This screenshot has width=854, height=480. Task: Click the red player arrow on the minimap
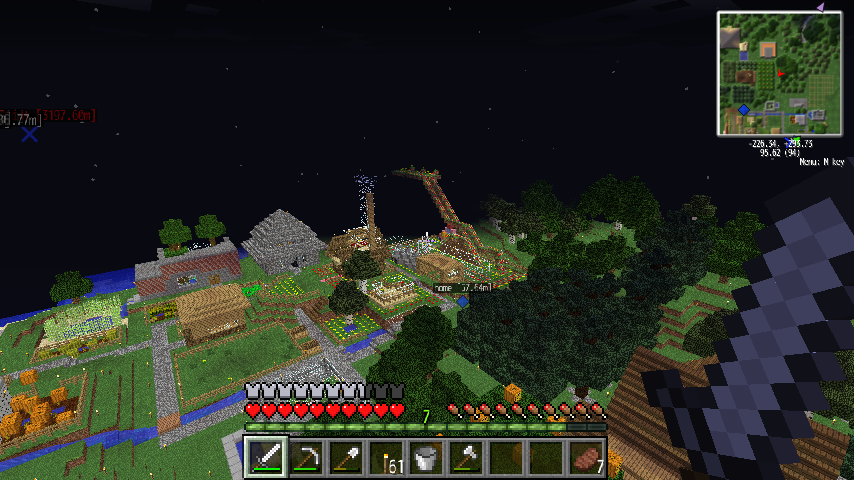(780, 73)
